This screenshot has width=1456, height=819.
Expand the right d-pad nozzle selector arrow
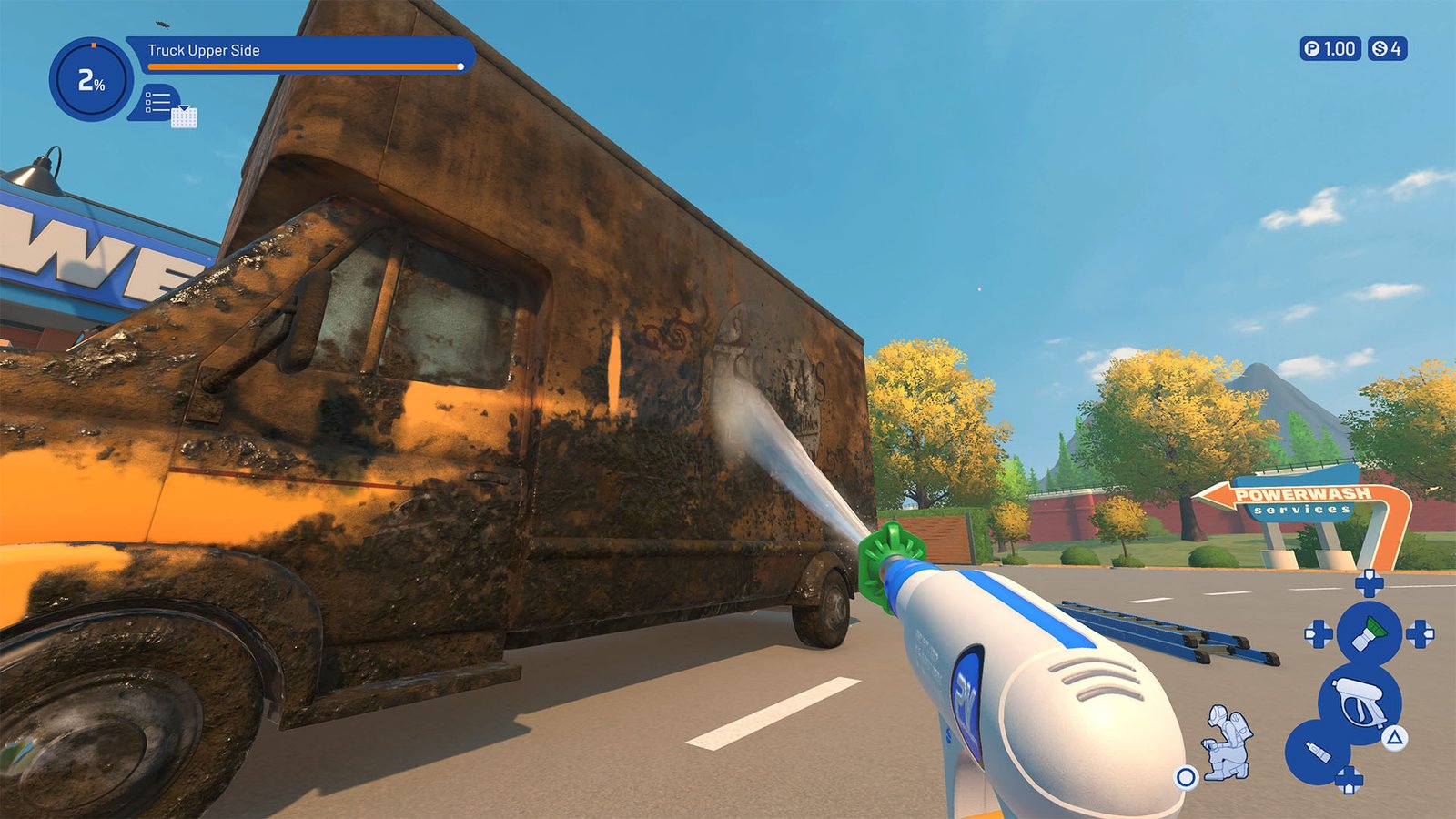pyautogui.click(x=1421, y=633)
